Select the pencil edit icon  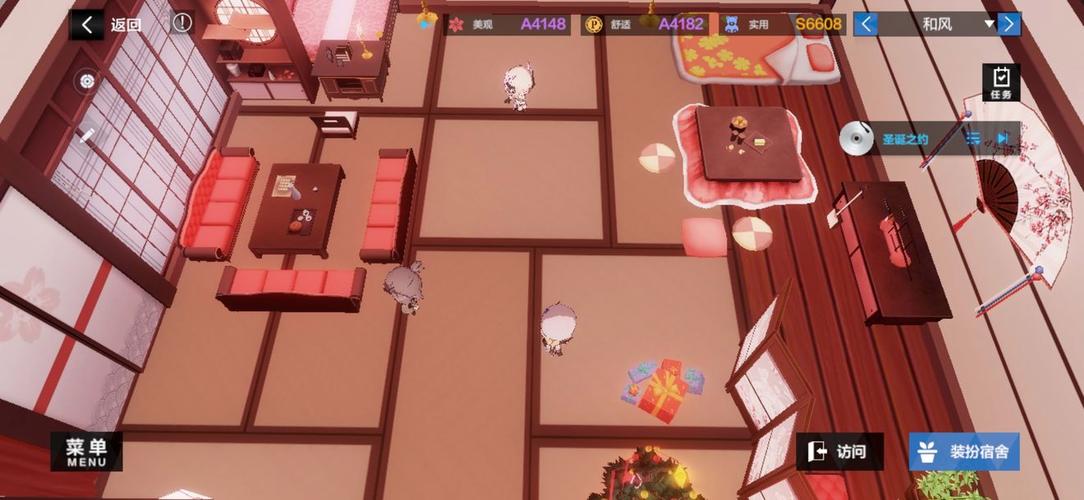pyautogui.click(x=87, y=135)
